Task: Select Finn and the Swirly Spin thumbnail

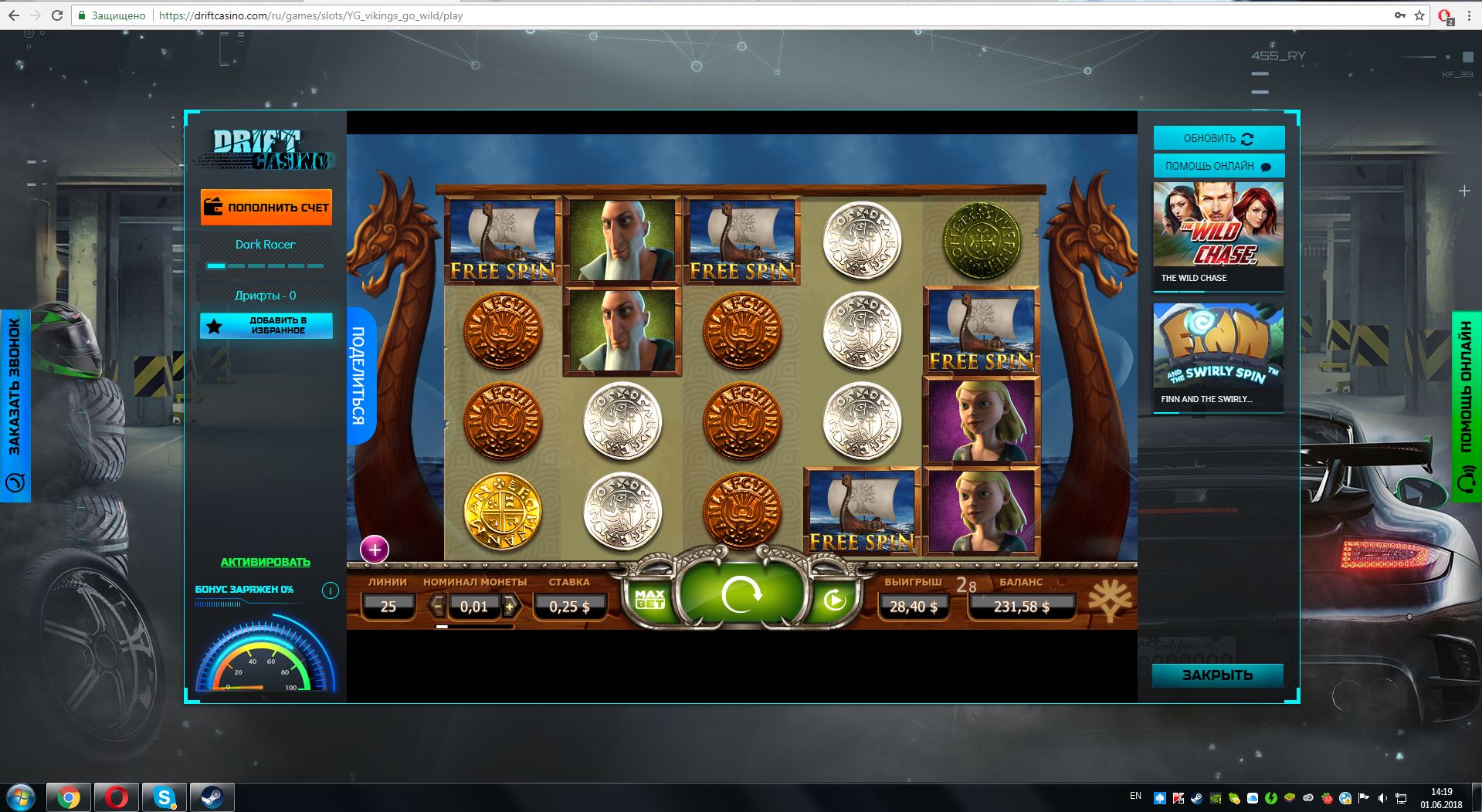Action: pos(1218,356)
